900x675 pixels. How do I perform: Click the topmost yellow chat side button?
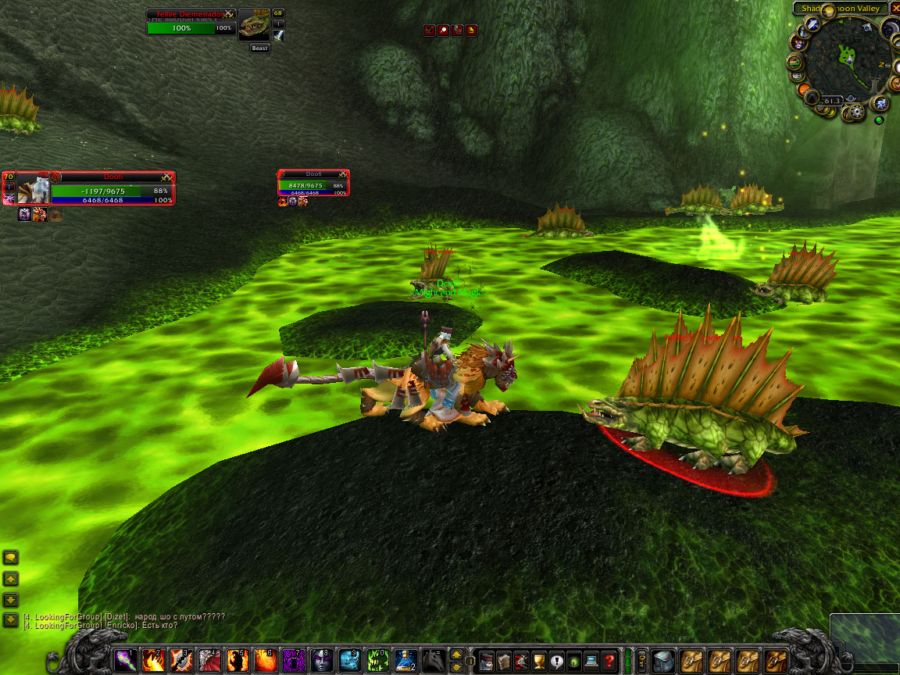coord(10,558)
